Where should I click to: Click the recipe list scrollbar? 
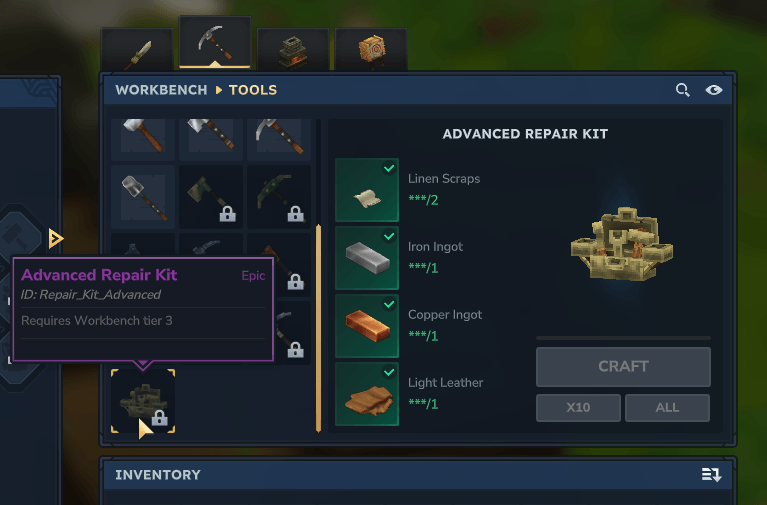tap(318, 328)
